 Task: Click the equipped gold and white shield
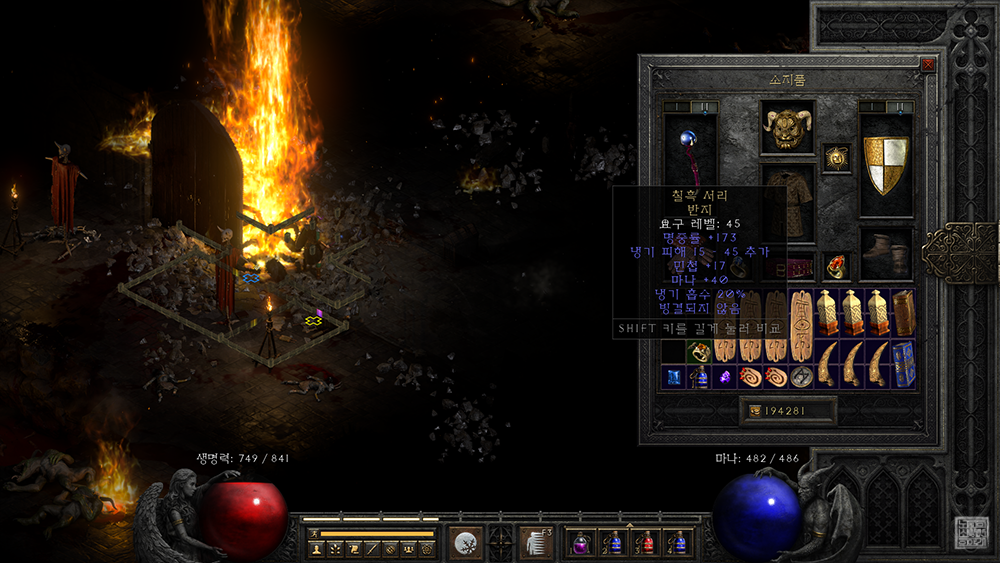886,165
